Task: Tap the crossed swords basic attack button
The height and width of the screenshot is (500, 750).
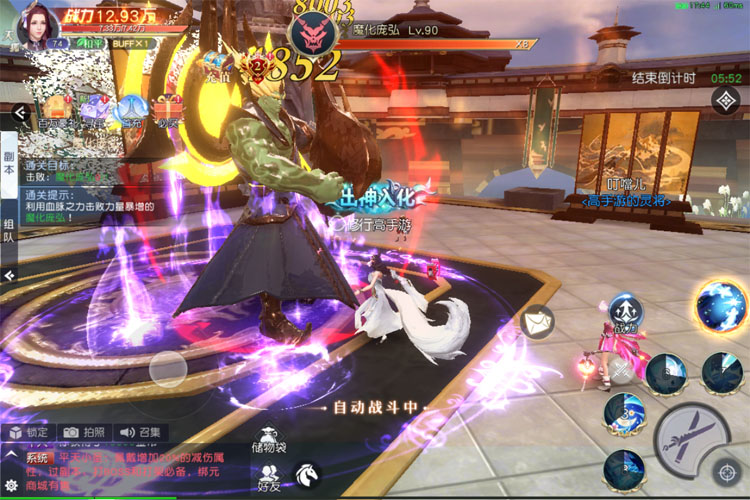Action: tap(692, 434)
